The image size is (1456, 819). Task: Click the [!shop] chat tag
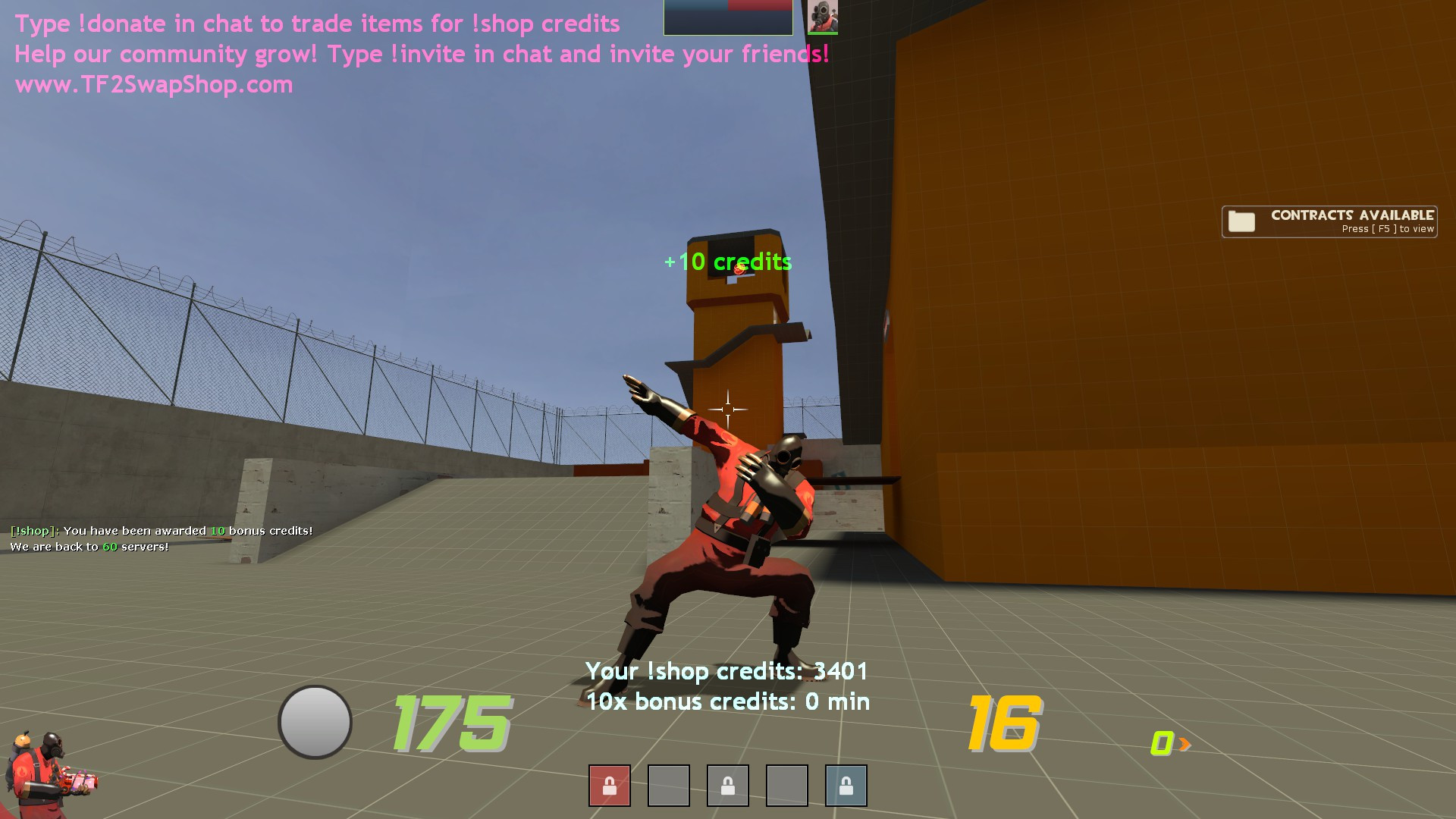tap(31, 531)
